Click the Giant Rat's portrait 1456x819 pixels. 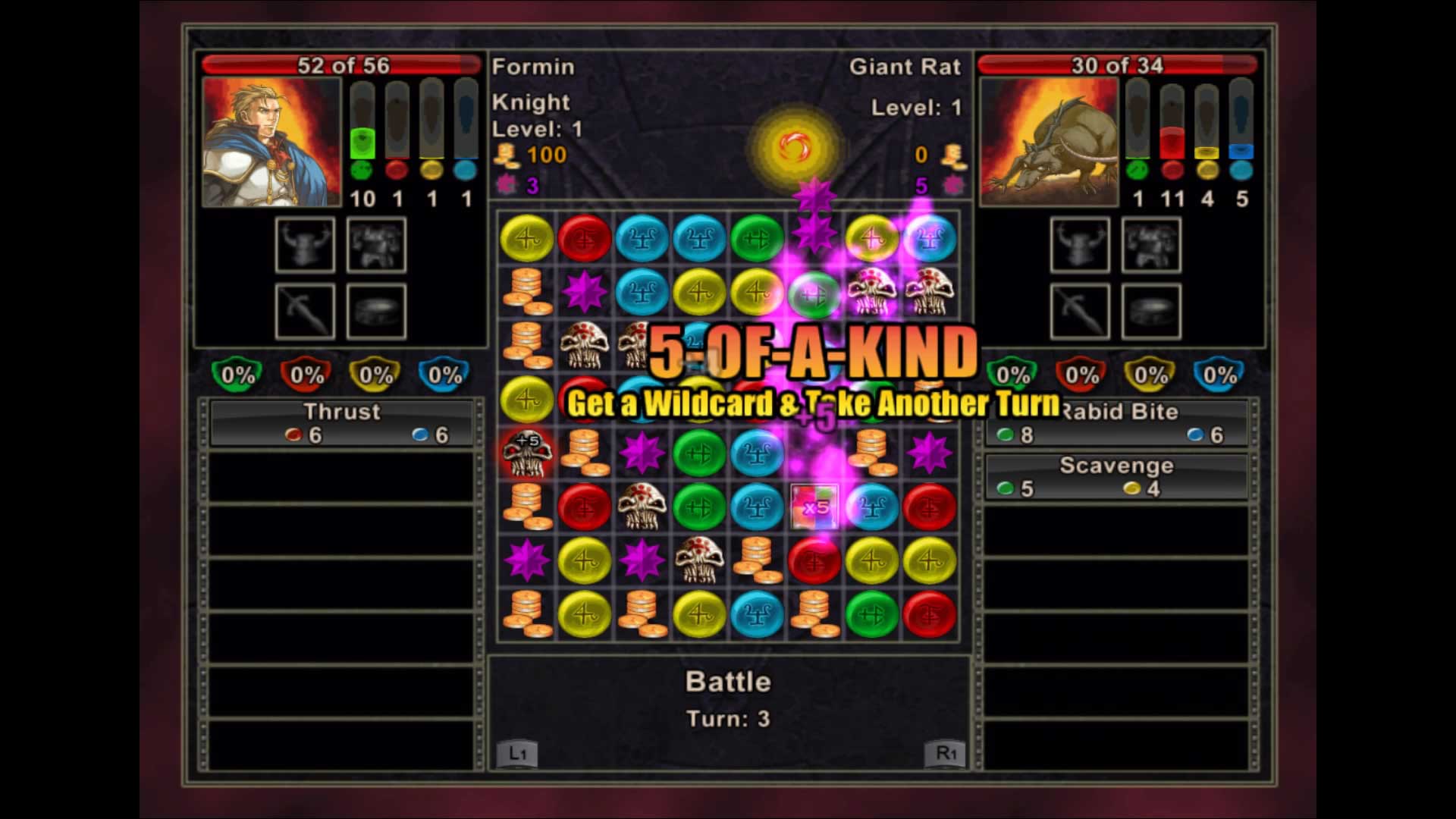(x=1048, y=143)
